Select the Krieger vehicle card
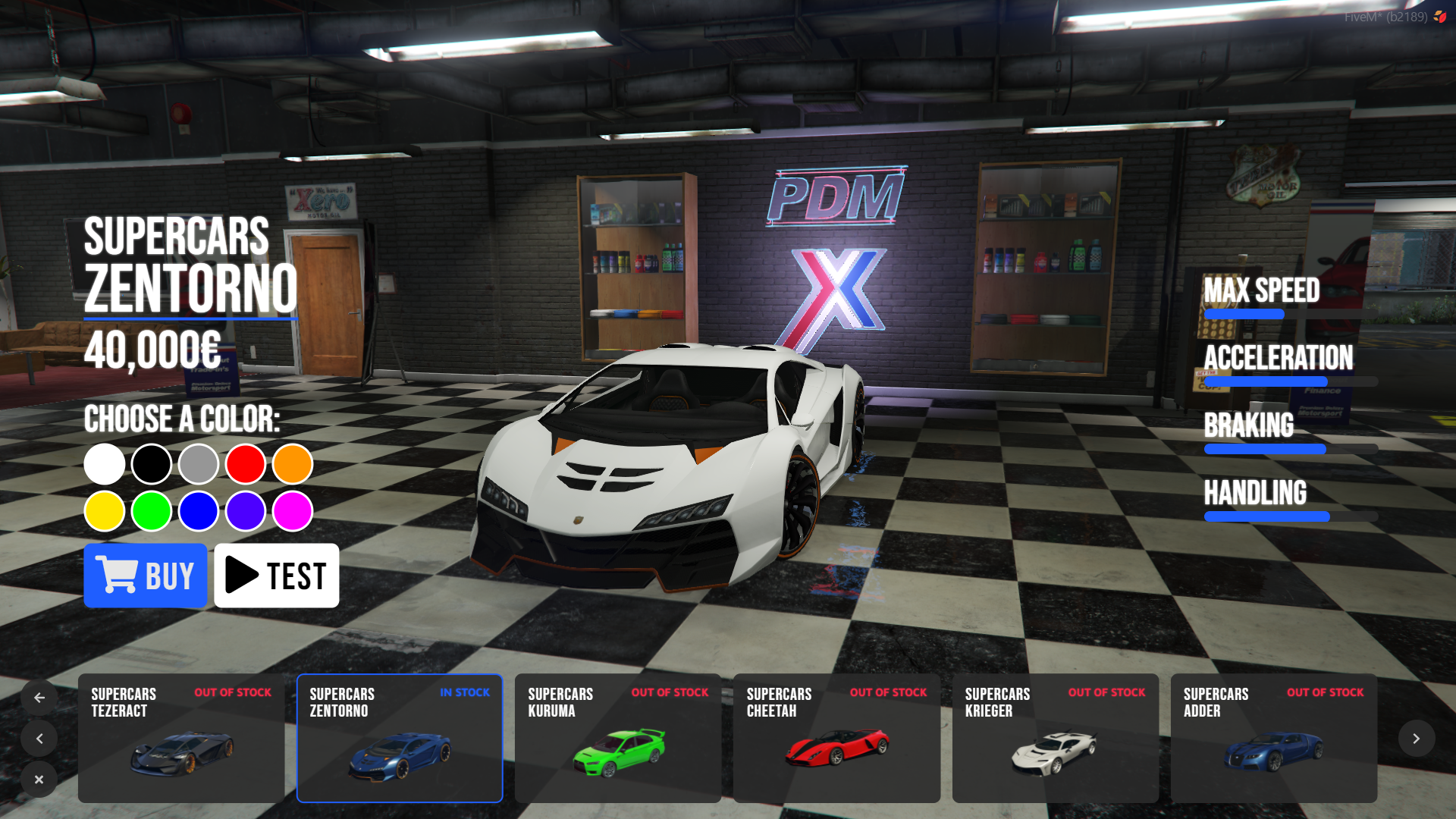 click(x=1055, y=738)
